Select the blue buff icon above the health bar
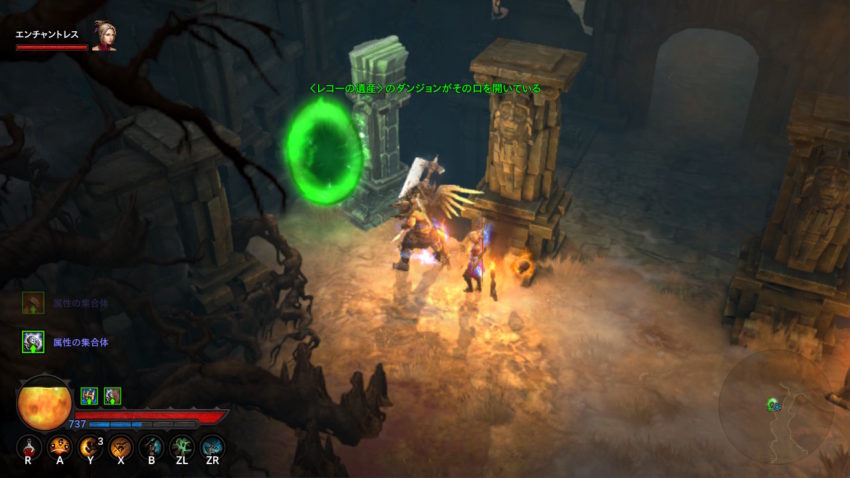Viewport: 850px width, 478px height. coord(88,396)
